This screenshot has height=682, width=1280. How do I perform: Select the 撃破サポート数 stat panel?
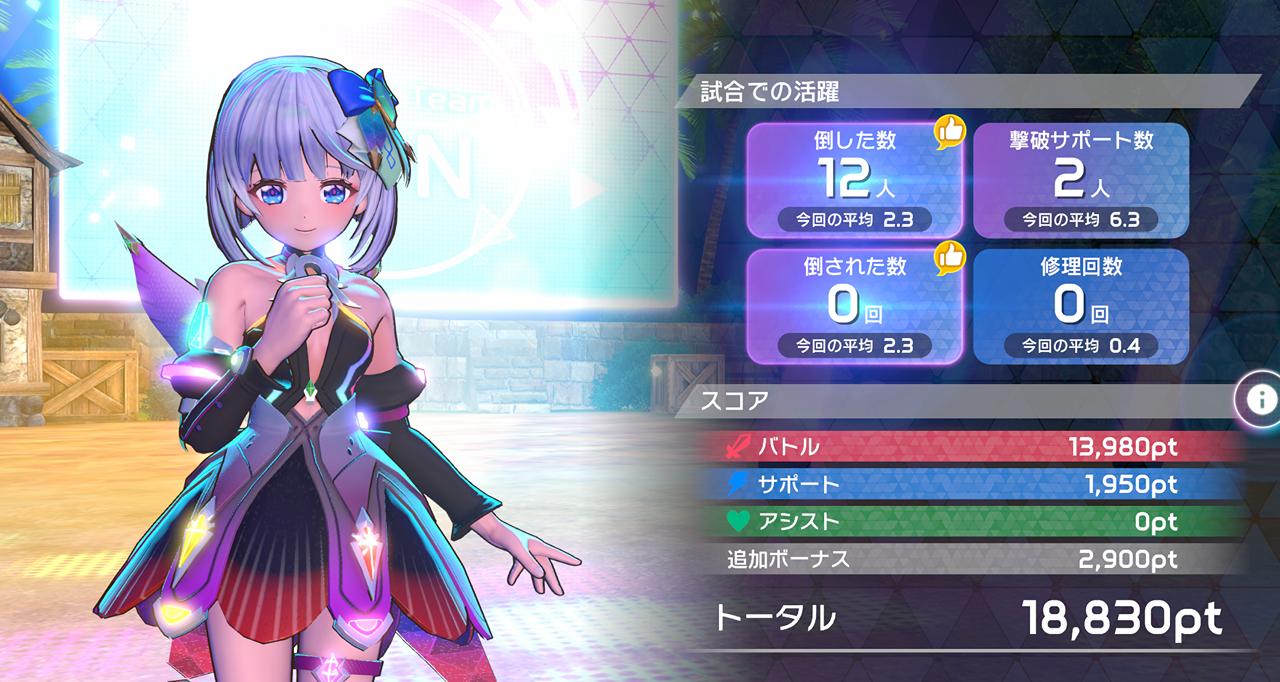(1080, 180)
